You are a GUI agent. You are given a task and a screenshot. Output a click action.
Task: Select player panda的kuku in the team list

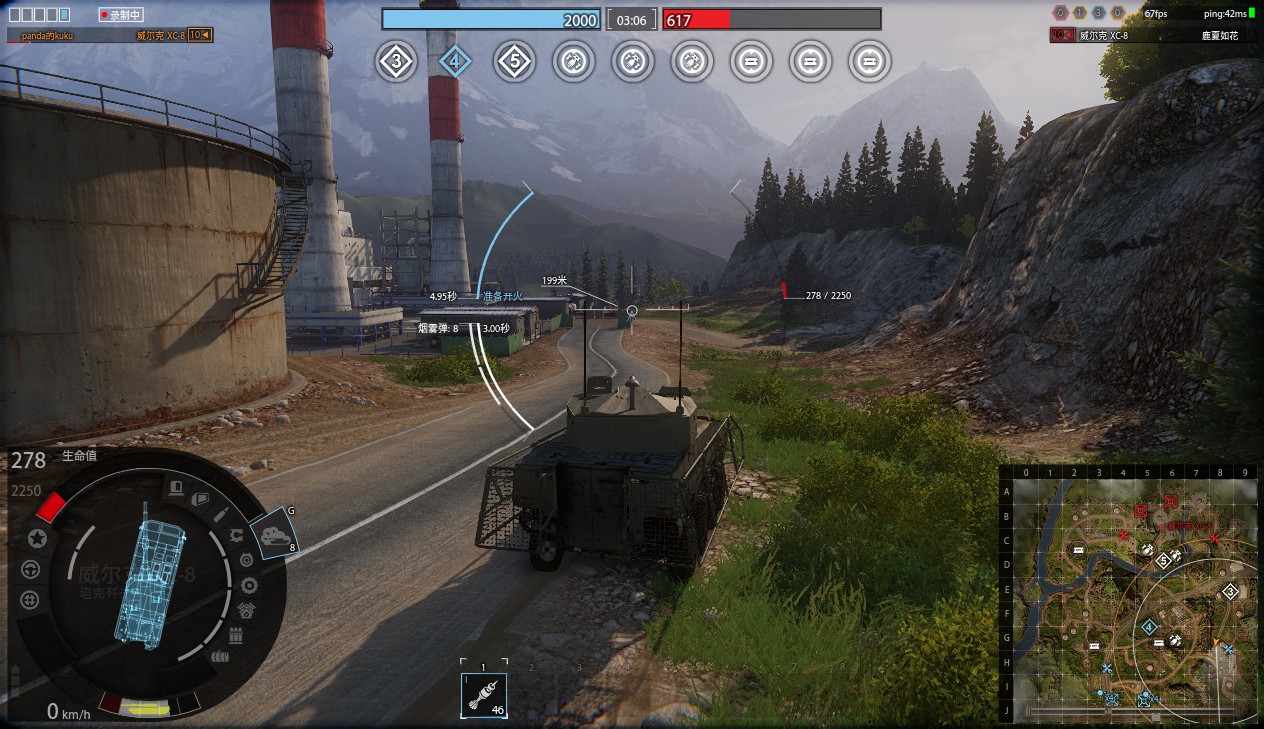pyautogui.click(x=47, y=35)
